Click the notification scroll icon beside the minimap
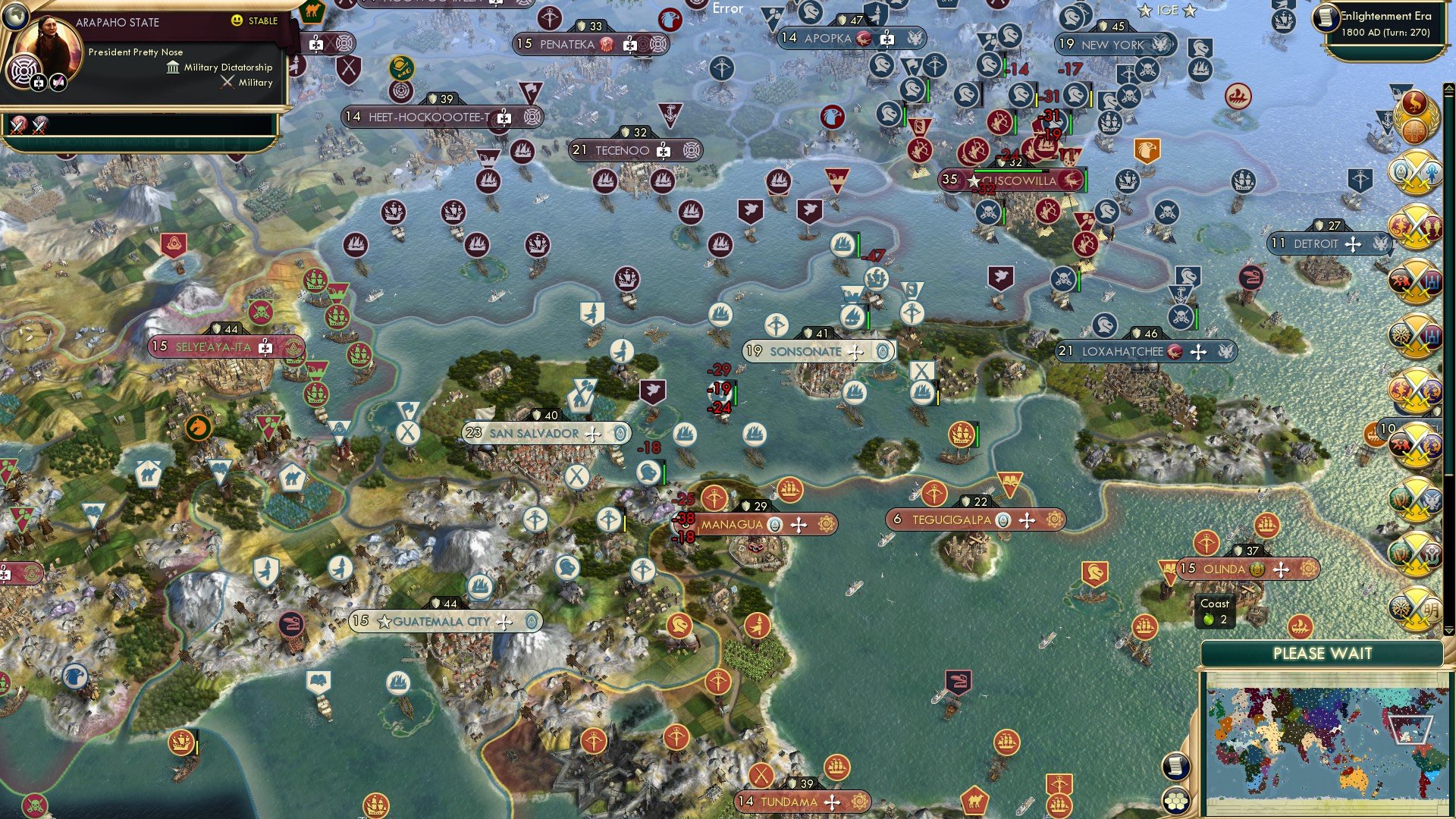Screen dimensions: 1456x819 pyautogui.click(x=1176, y=767)
